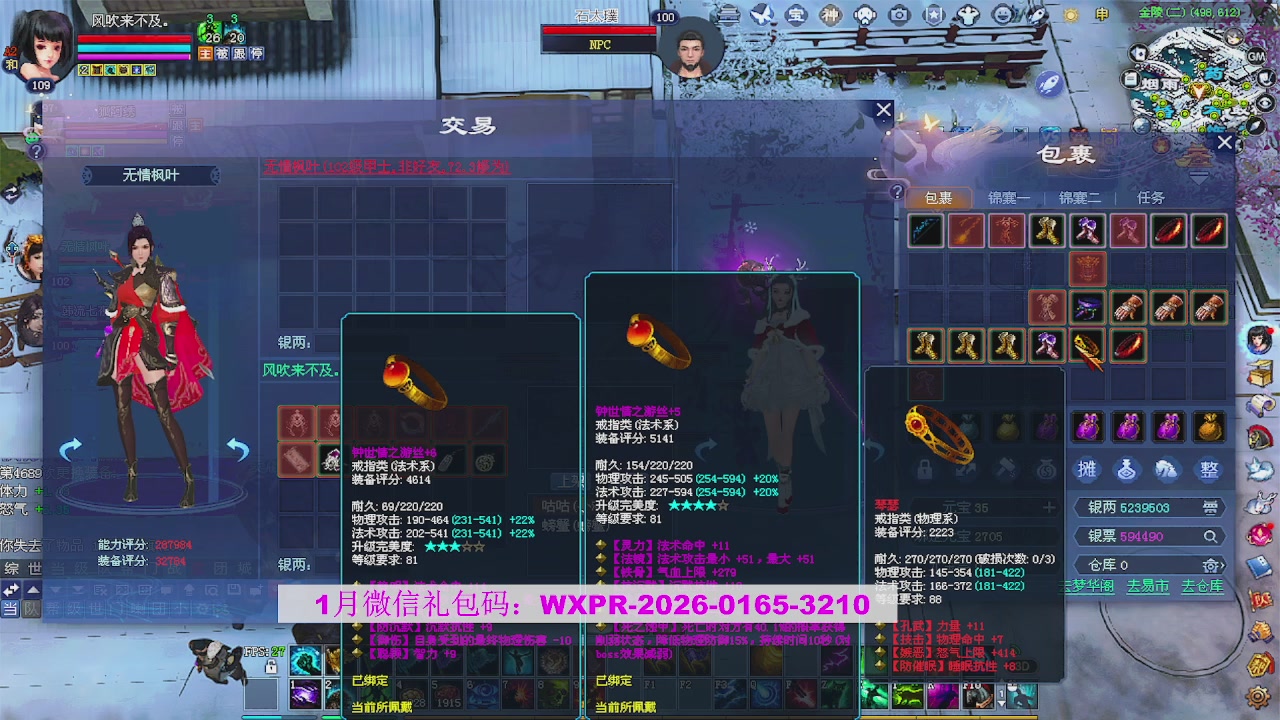Click the magnifier icon beside 银票

coord(1211,537)
